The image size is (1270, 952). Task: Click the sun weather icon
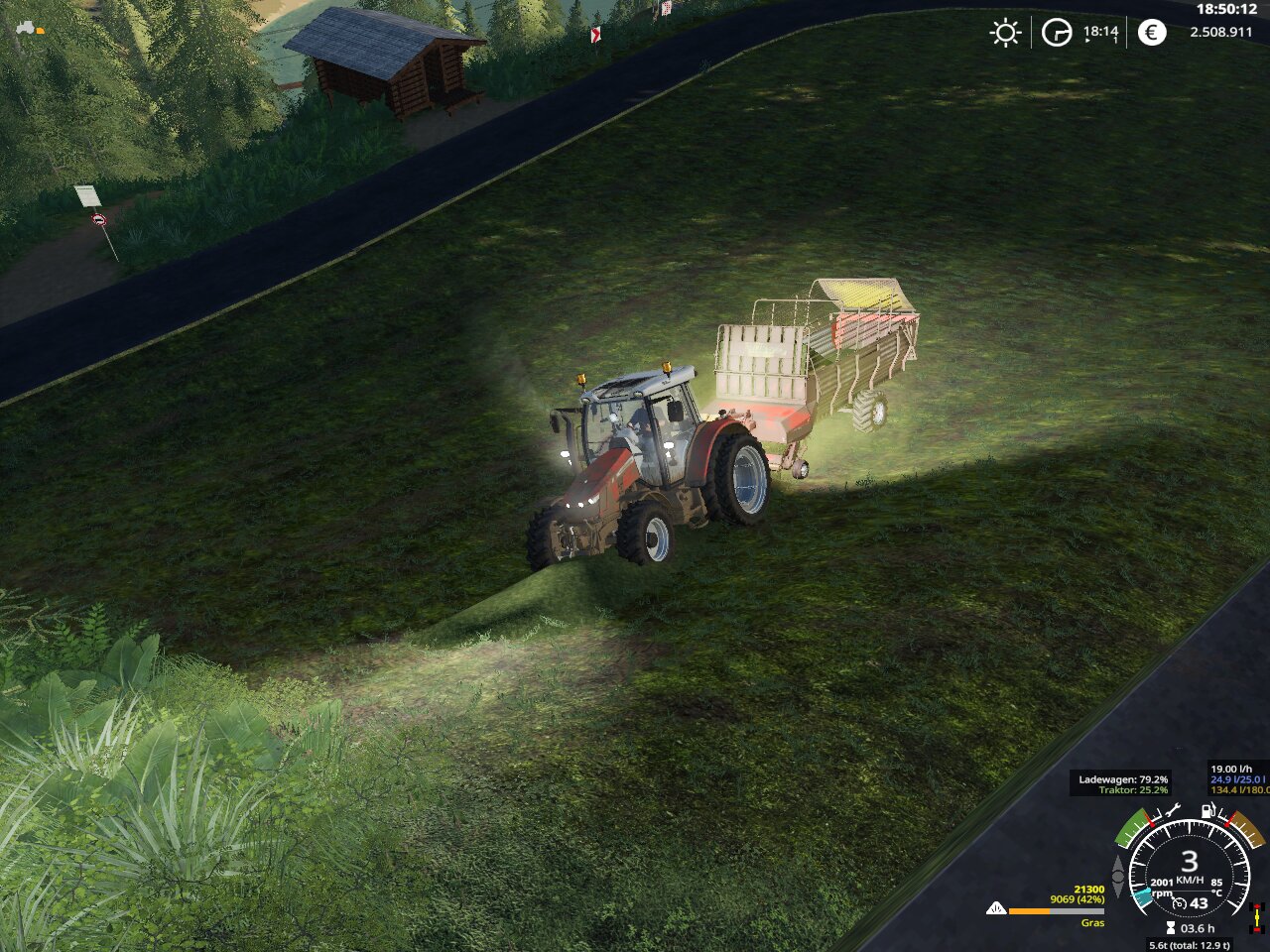pos(1005,33)
